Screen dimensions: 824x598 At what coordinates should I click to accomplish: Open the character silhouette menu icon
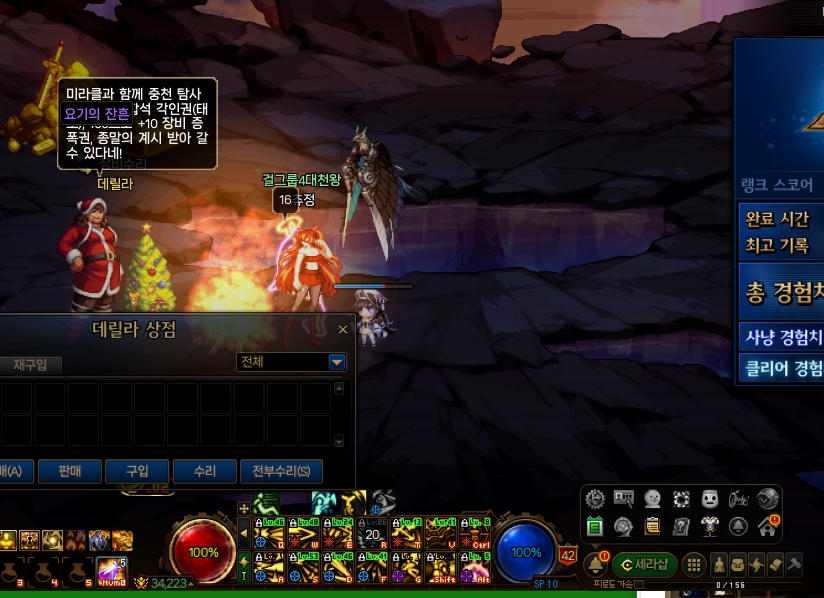(x=718, y=564)
